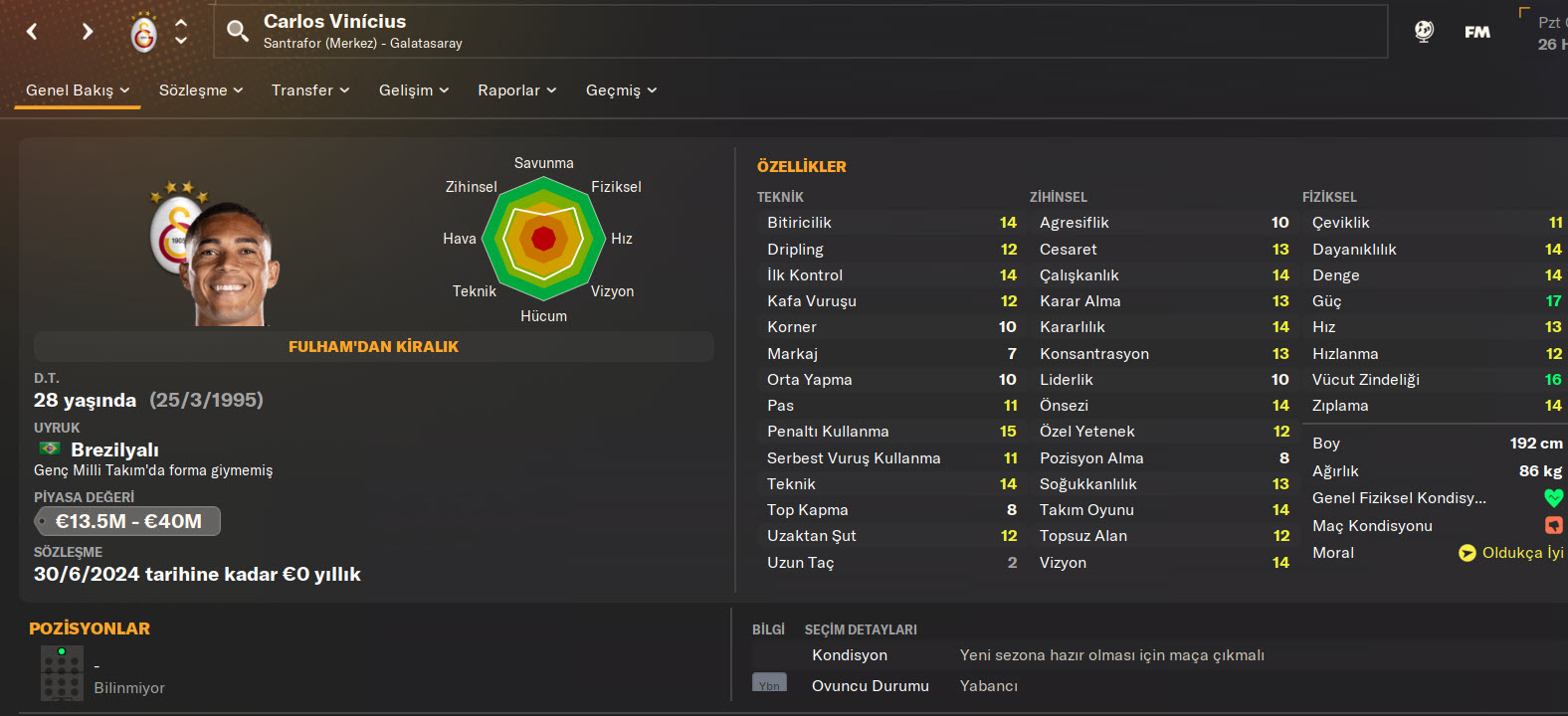Open the Geçmiş menu
Image resolution: width=1568 pixels, height=716 pixels.
(621, 90)
